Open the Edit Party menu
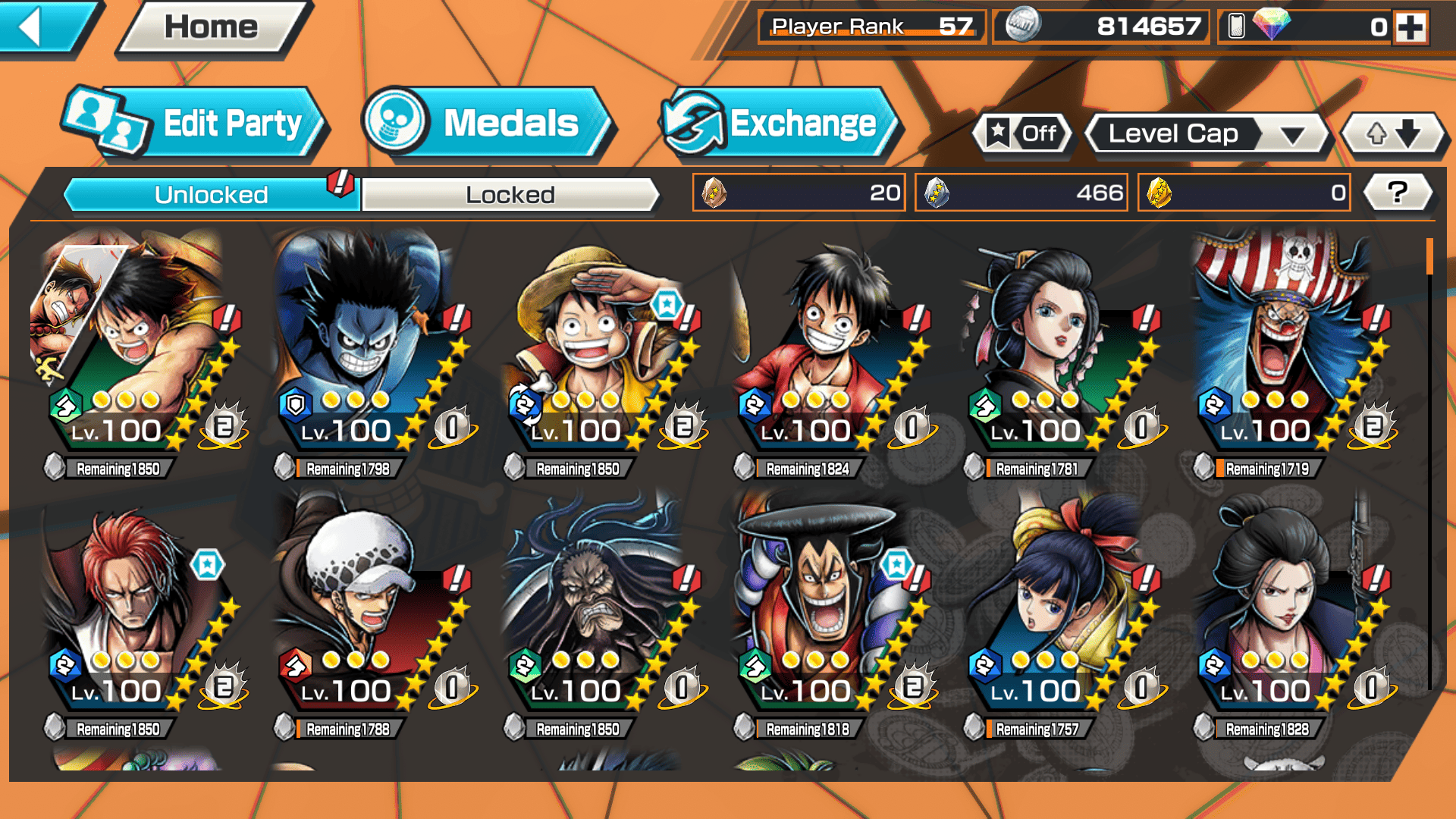Image resolution: width=1456 pixels, height=819 pixels. [x=195, y=124]
